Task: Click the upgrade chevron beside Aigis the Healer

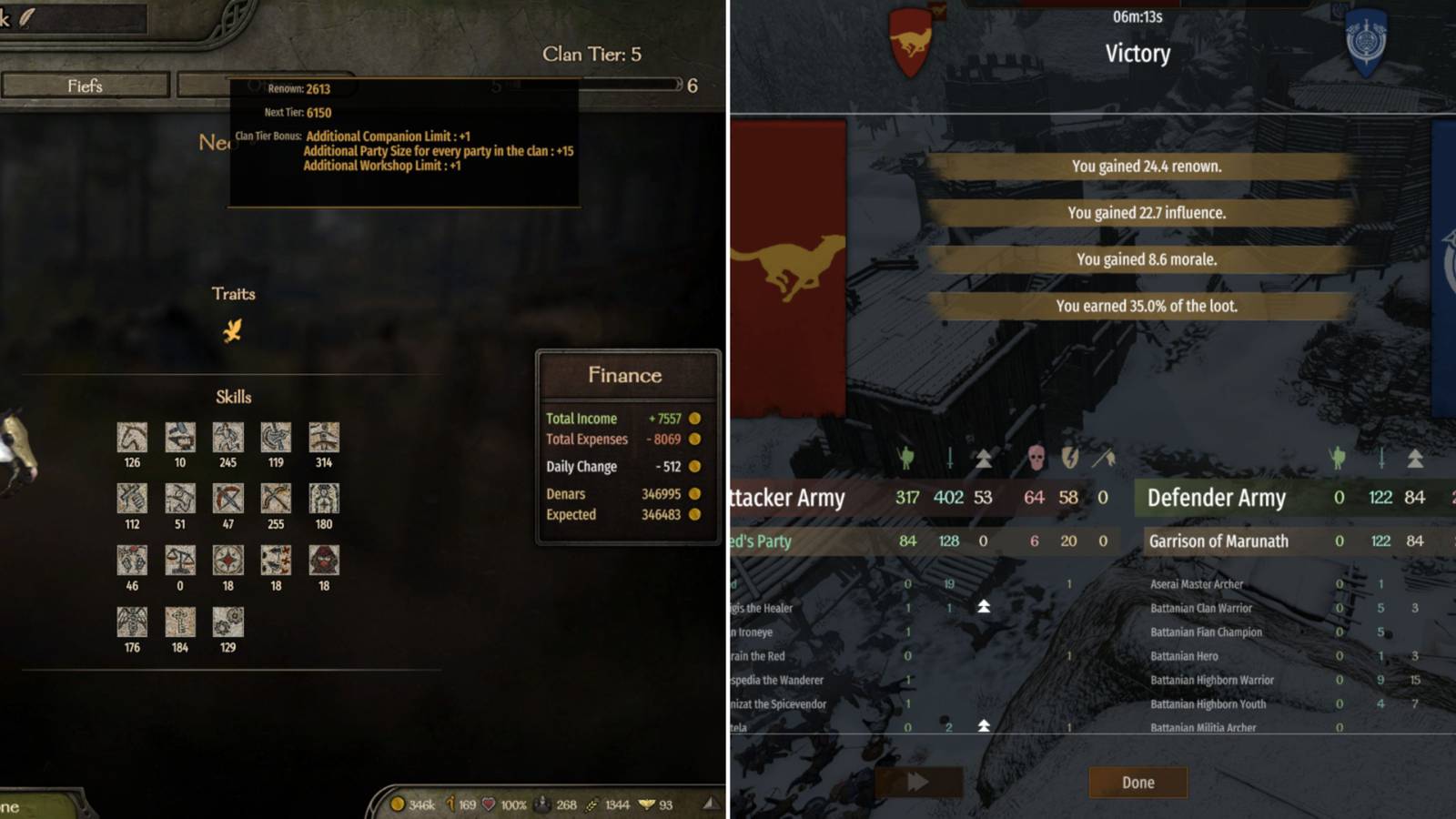Action: pyautogui.click(x=985, y=608)
